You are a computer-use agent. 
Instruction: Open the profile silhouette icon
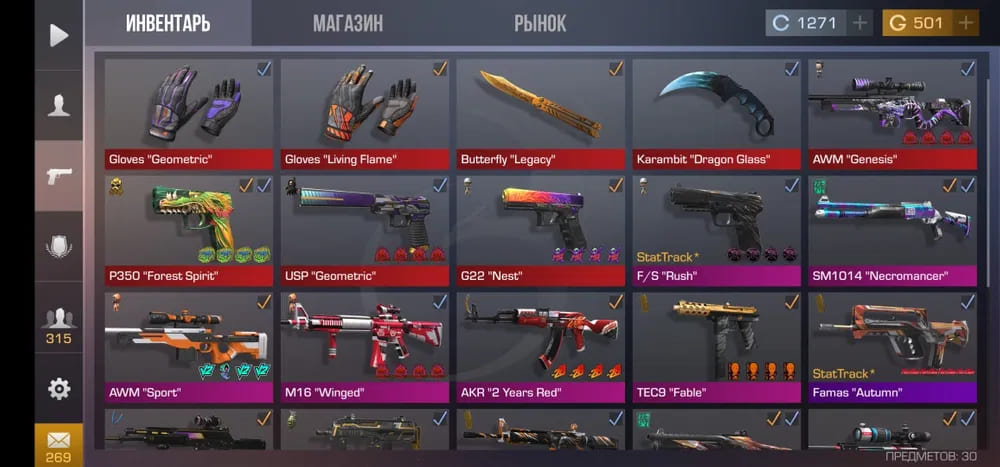(59, 105)
